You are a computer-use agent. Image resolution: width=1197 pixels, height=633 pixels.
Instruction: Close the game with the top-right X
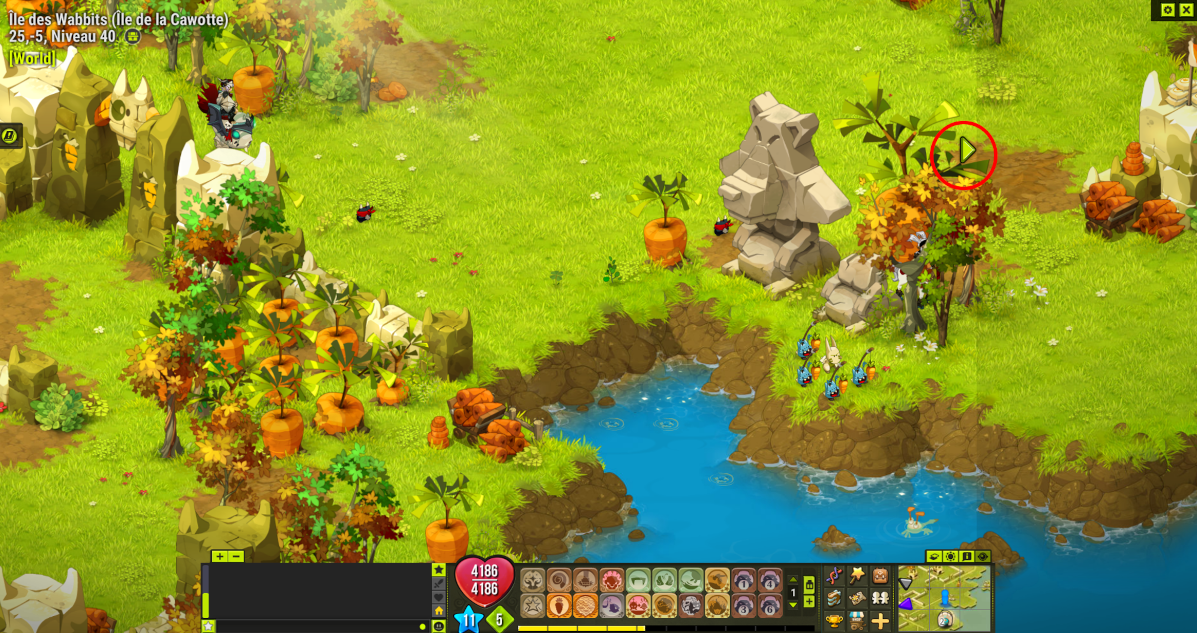1186,10
